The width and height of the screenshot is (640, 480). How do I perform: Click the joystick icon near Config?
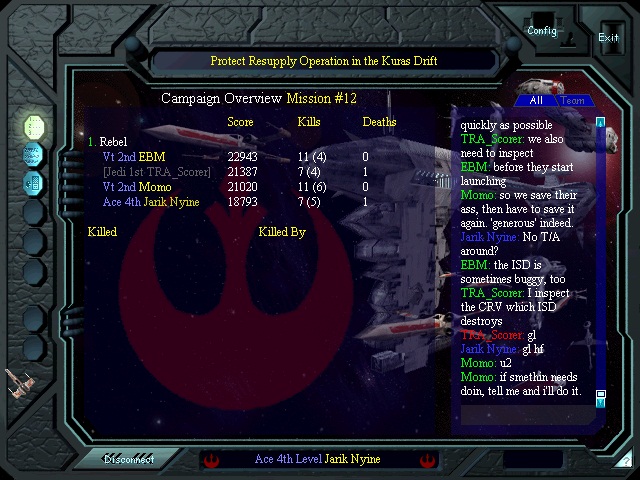[567, 40]
